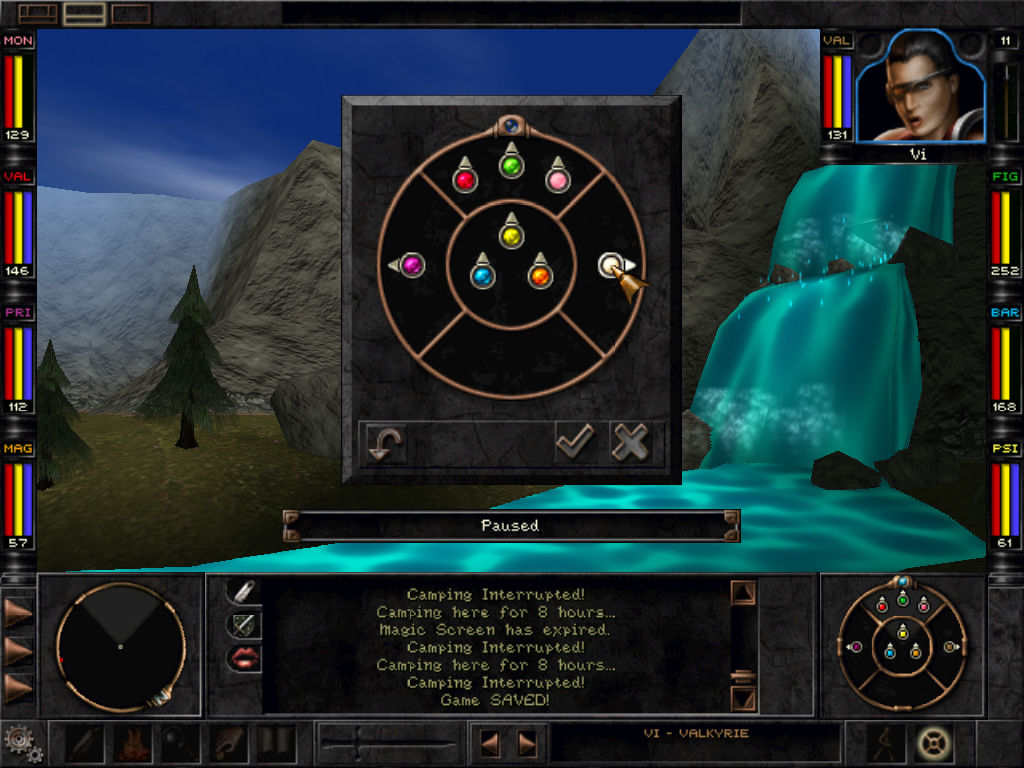
Task: Cancel the formation dialog with the X
Action: coord(631,441)
